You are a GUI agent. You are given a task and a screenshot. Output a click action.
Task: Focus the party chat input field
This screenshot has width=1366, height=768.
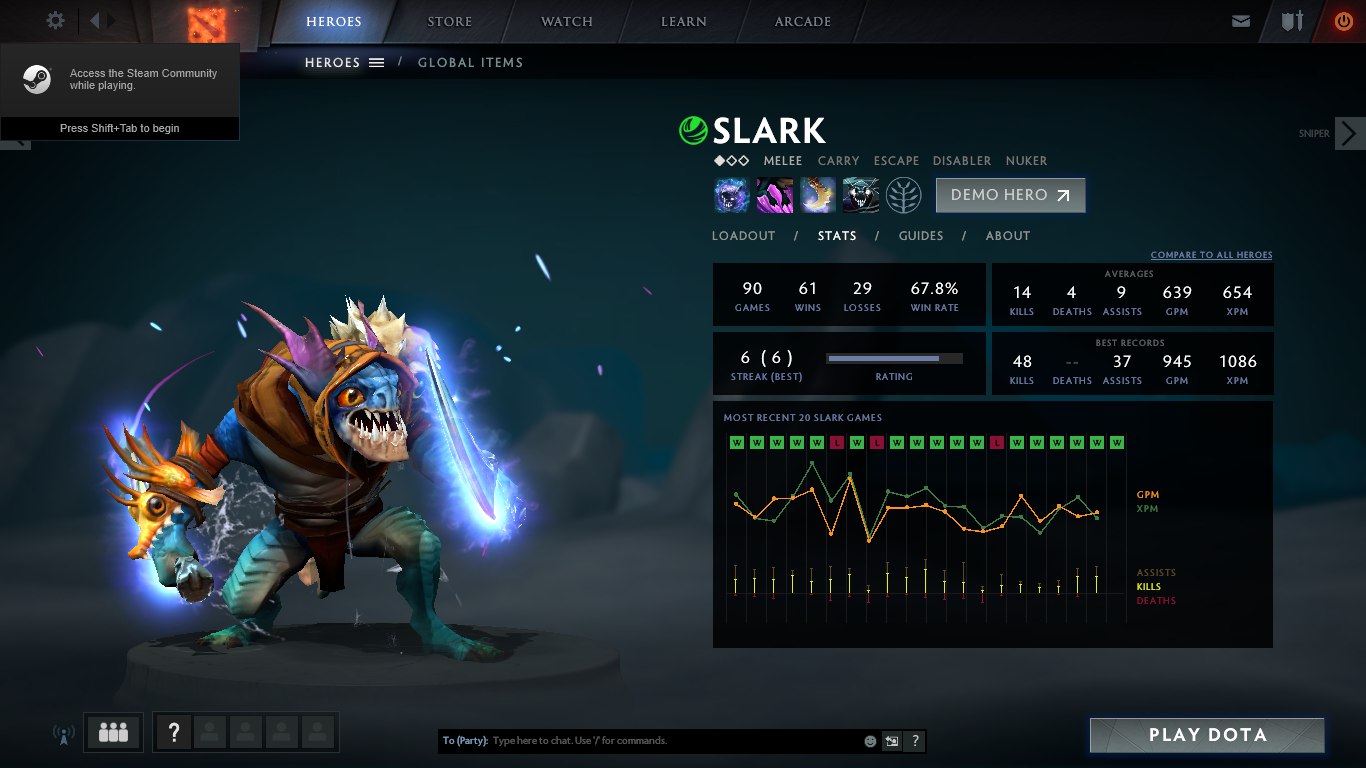[x=670, y=741]
